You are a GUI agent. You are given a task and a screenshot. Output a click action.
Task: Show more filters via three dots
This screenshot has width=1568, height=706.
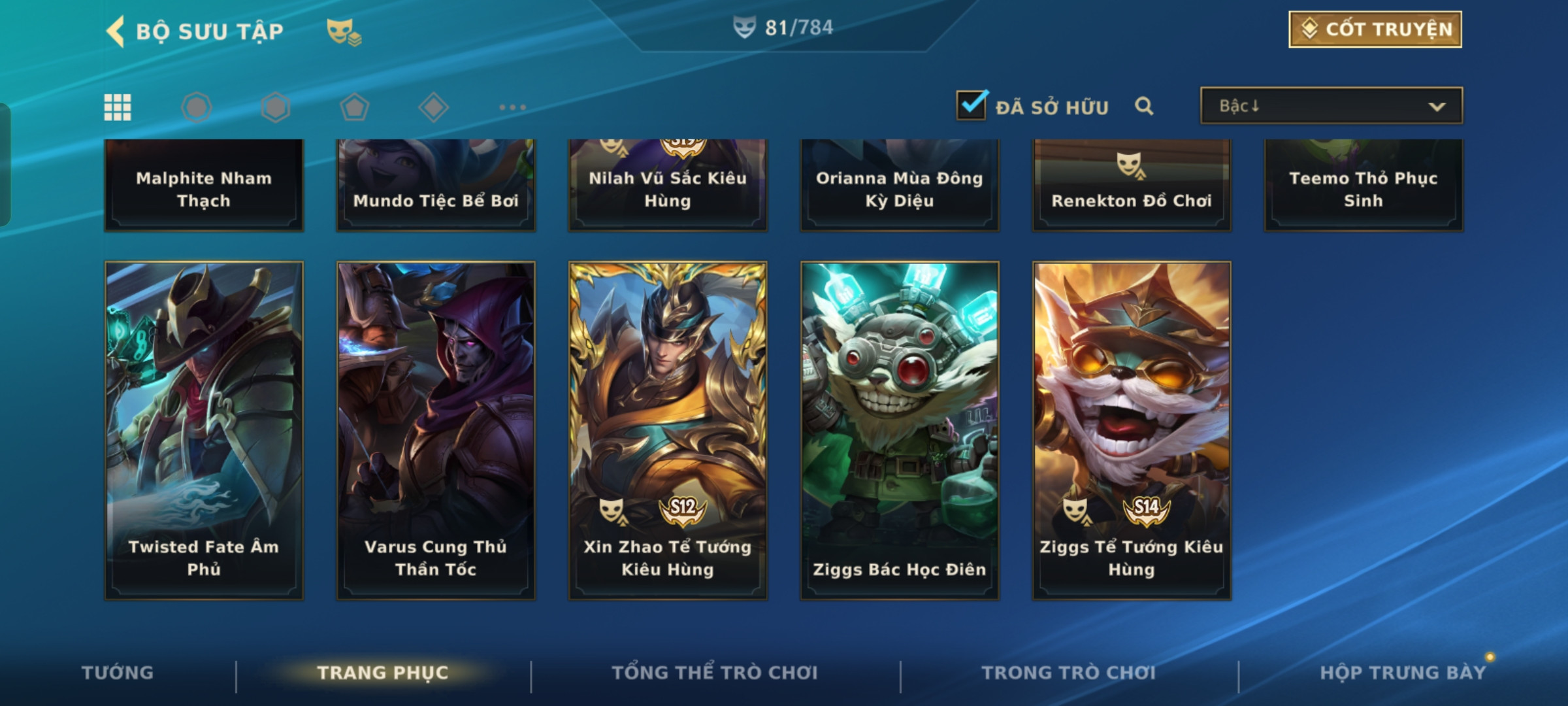pos(512,107)
